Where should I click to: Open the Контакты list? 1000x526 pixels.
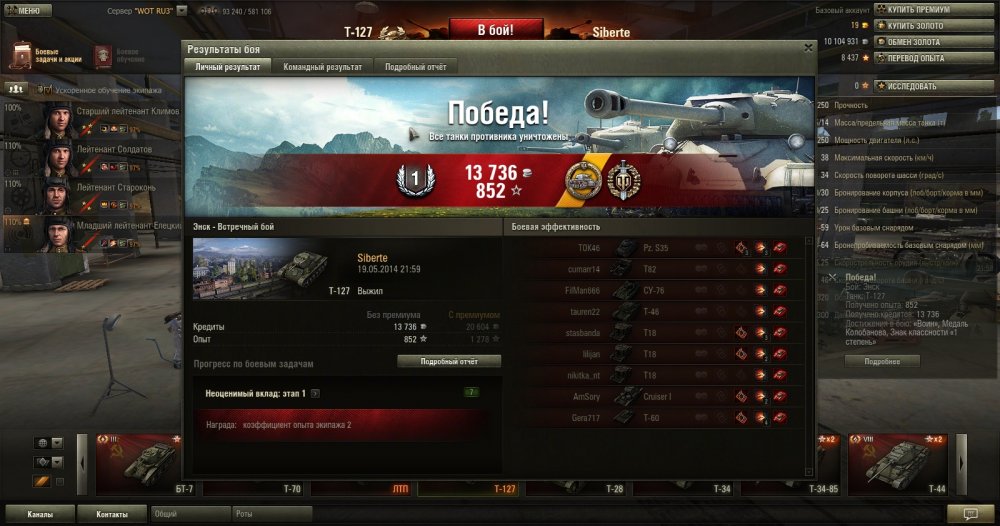112,514
